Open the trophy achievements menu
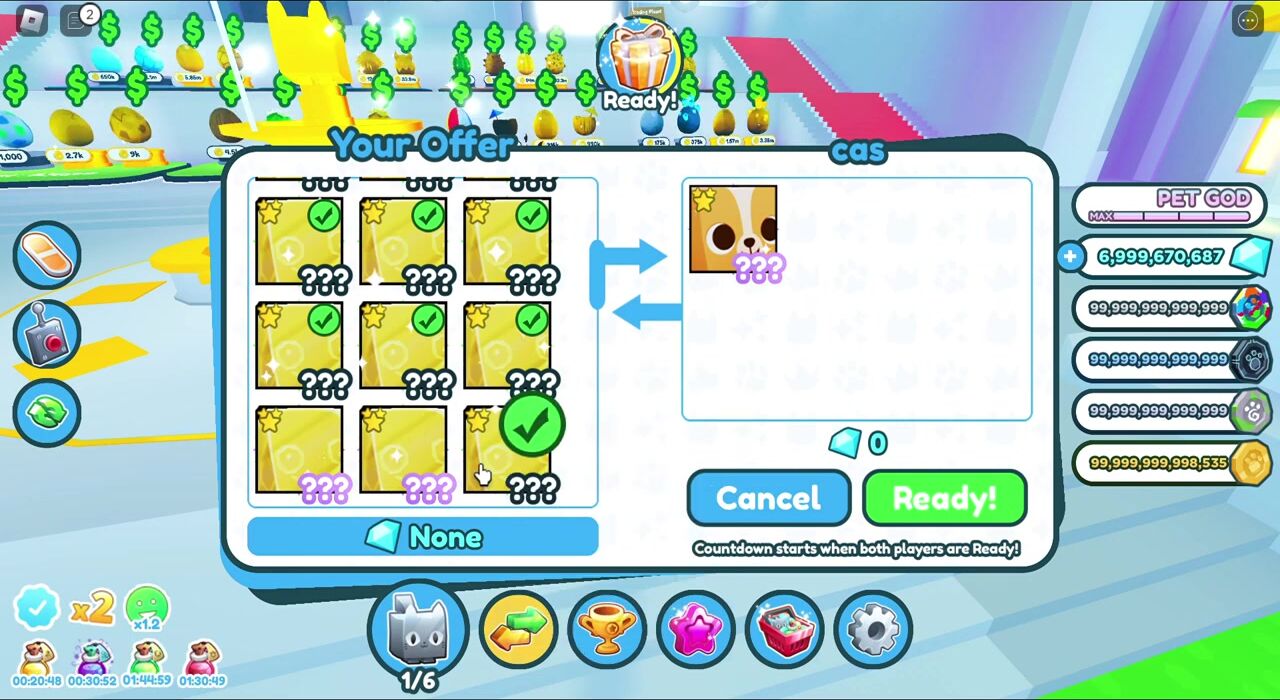This screenshot has height=700, width=1280. [x=606, y=628]
